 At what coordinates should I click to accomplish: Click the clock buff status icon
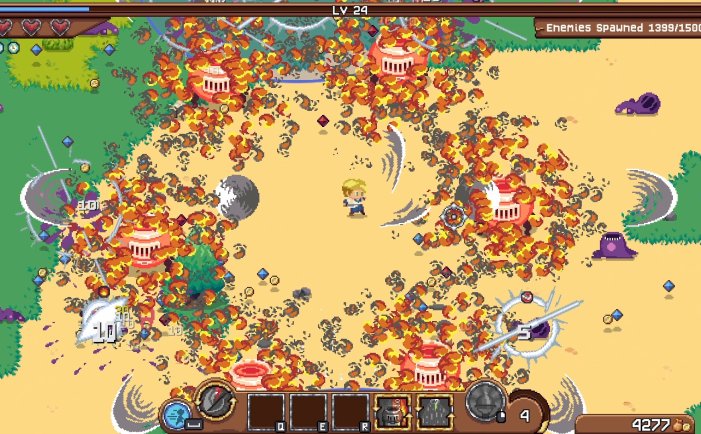(x=14, y=48)
